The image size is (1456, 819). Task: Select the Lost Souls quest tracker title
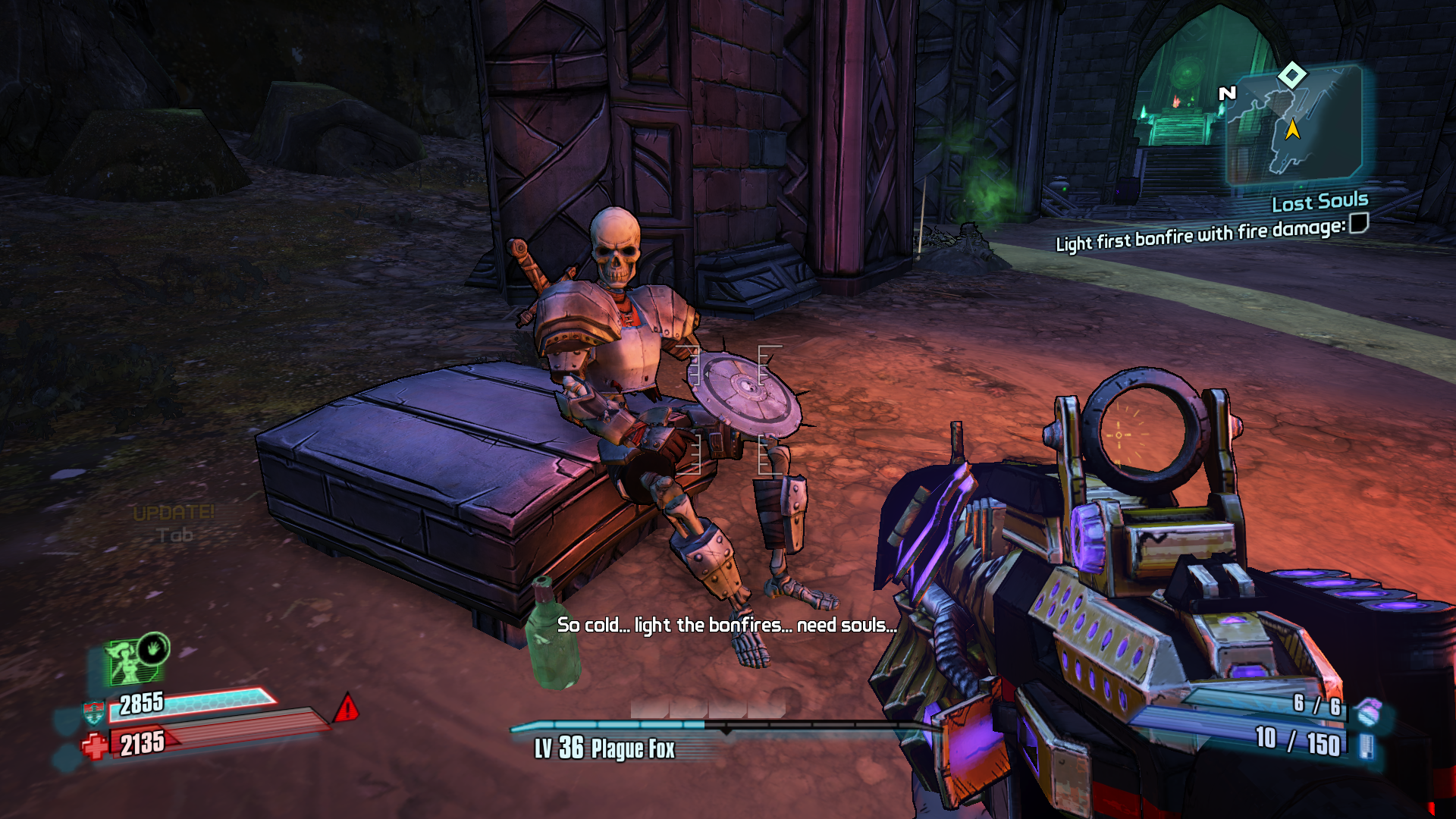1319,202
